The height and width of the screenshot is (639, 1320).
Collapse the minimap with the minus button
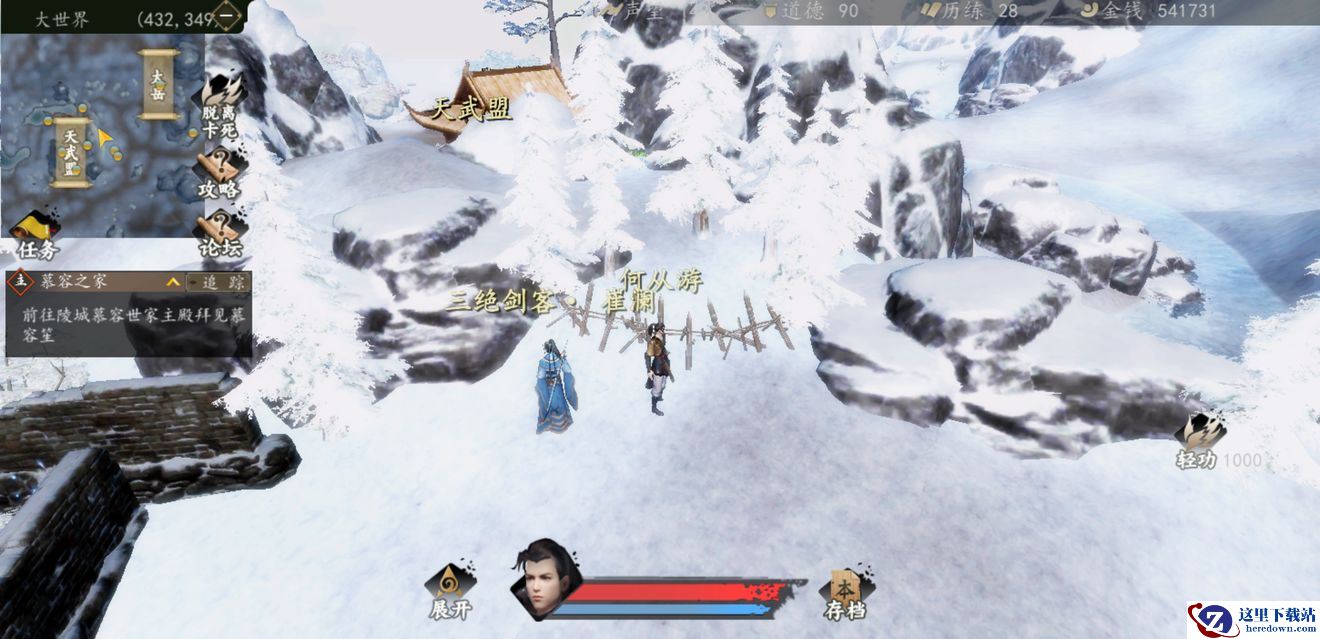point(228,17)
